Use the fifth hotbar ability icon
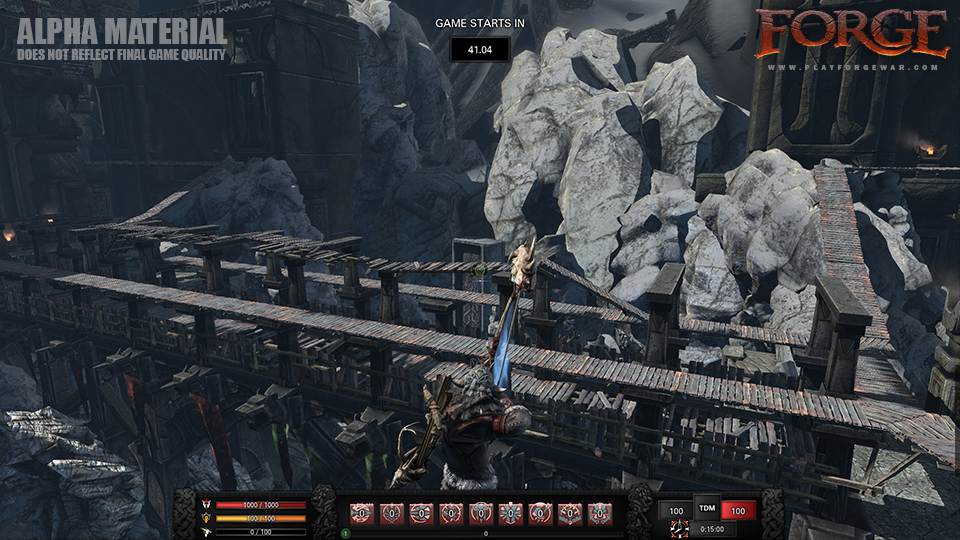 point(481,512)
